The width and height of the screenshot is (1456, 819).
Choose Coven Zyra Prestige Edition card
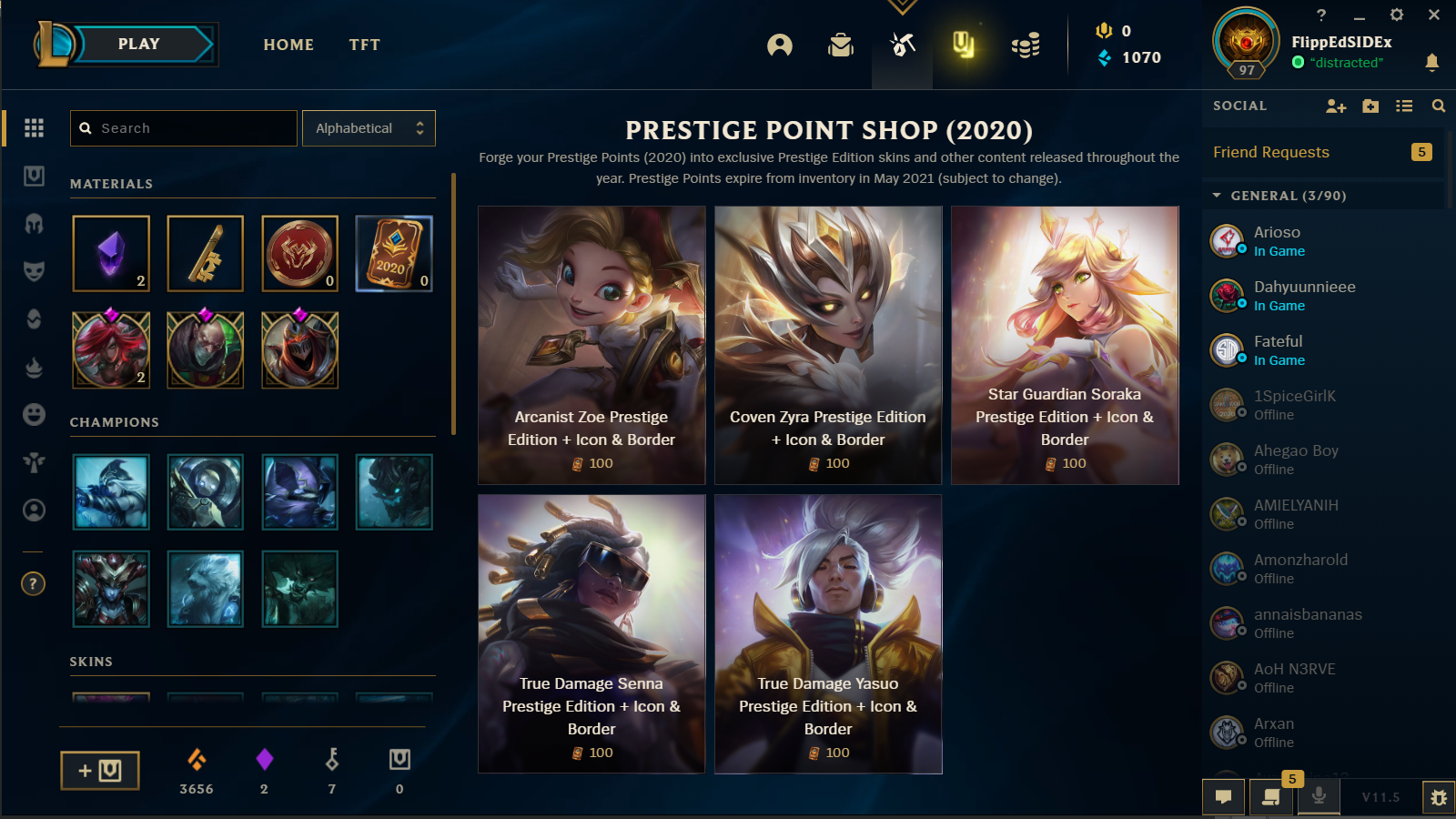tap(828, 345)
